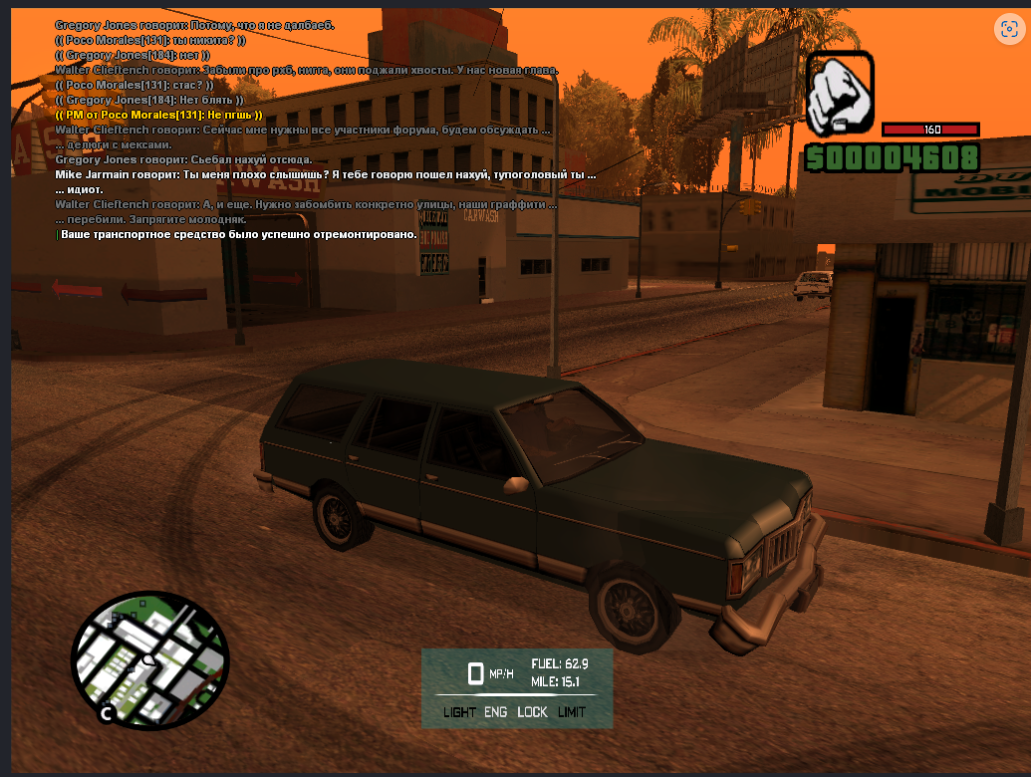The image size is (1031, 777).
Task: Toggle the ENG engine indicator
Action: point(496,712)
